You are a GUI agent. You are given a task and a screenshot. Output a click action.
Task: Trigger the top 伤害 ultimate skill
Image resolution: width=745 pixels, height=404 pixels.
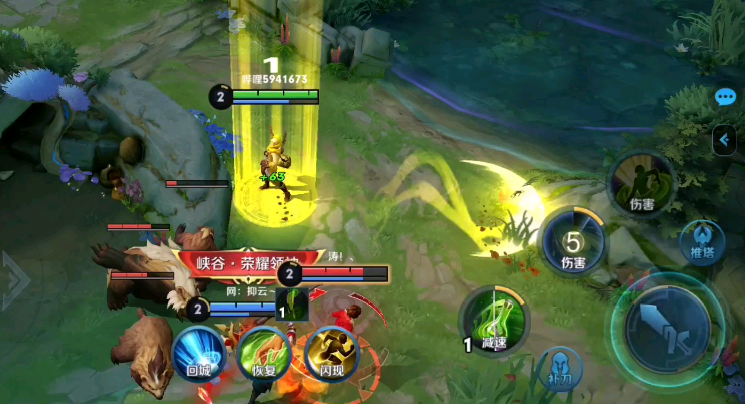click(640, 182)
